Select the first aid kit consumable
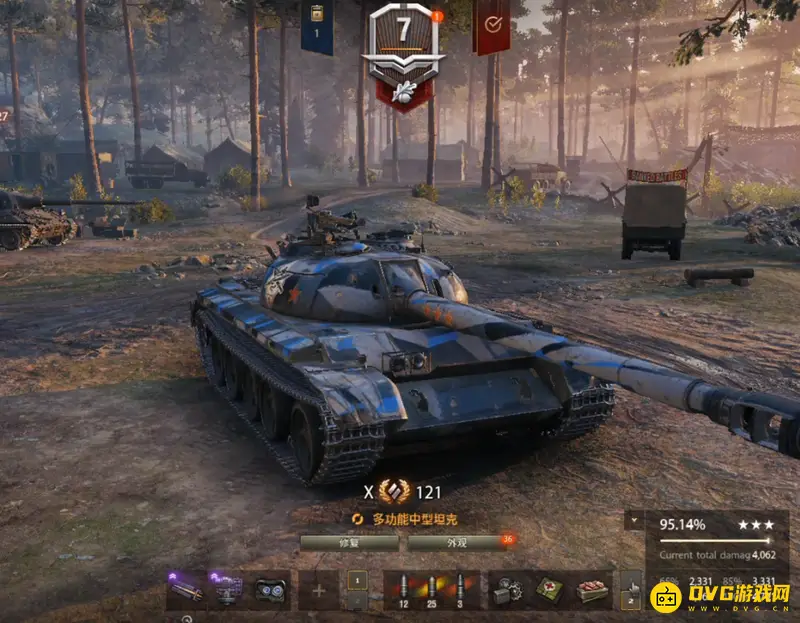This screenshot has height=623, width=800. pos(549,590)
